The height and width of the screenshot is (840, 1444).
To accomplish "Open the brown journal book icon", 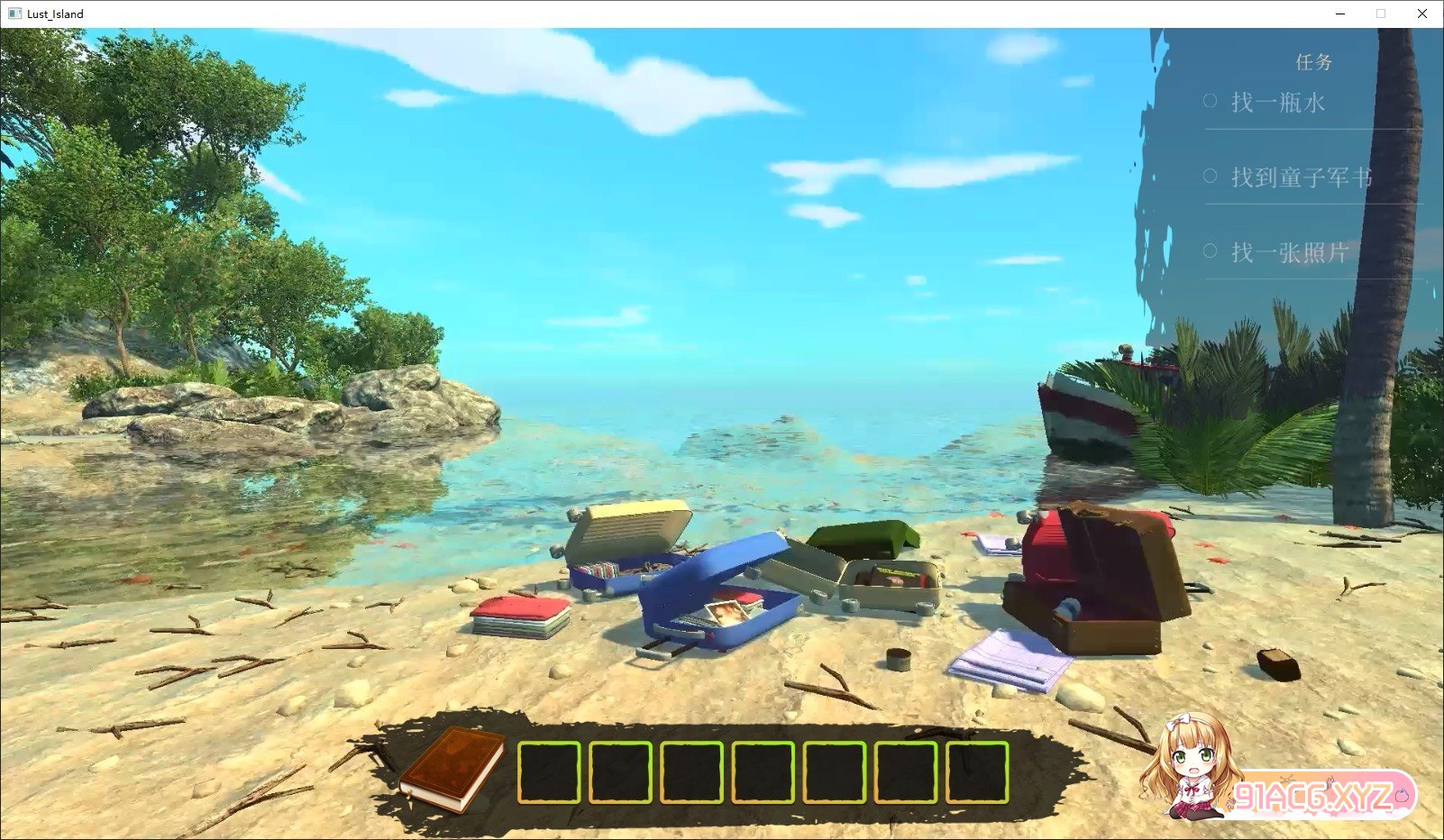I will [452, 768].
